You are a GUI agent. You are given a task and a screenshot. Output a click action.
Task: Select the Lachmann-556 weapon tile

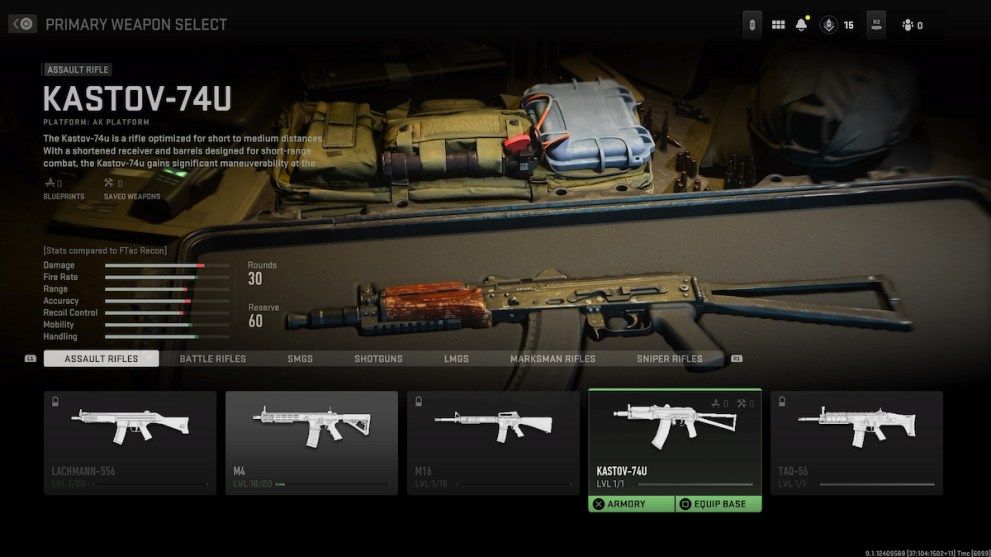(130, 442)
